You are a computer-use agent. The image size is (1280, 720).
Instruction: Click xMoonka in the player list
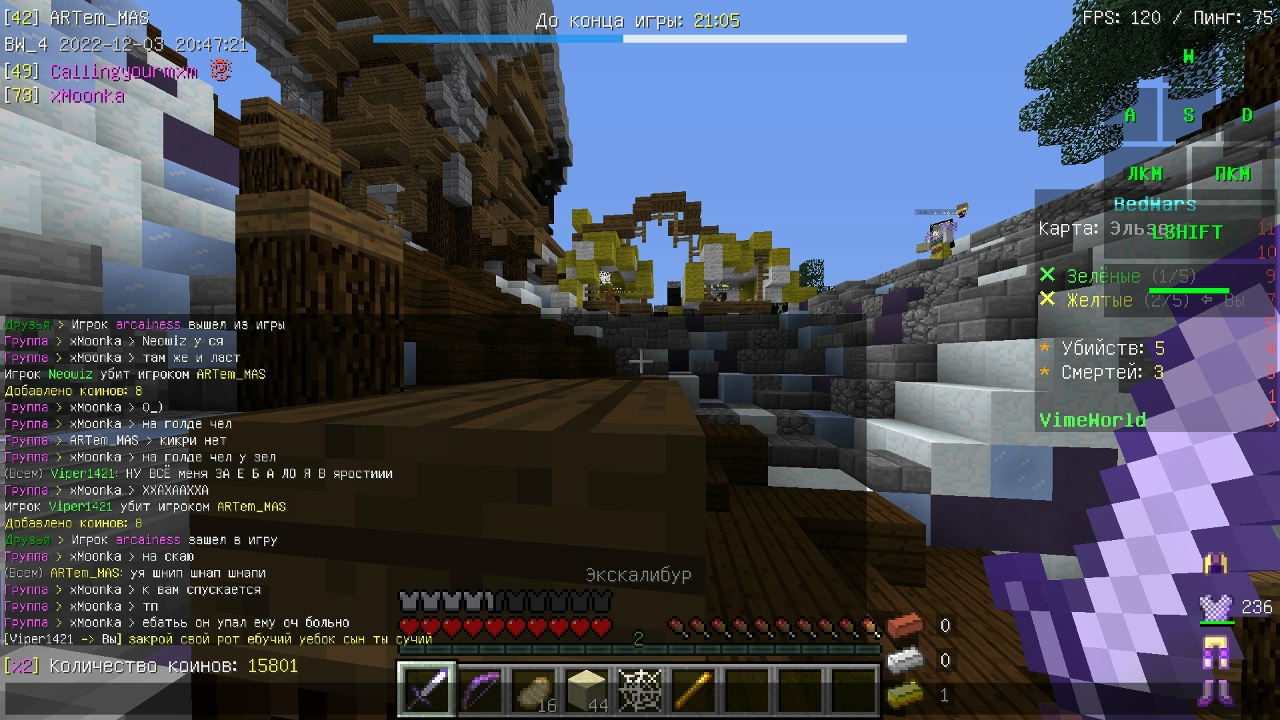pos(87,96)
